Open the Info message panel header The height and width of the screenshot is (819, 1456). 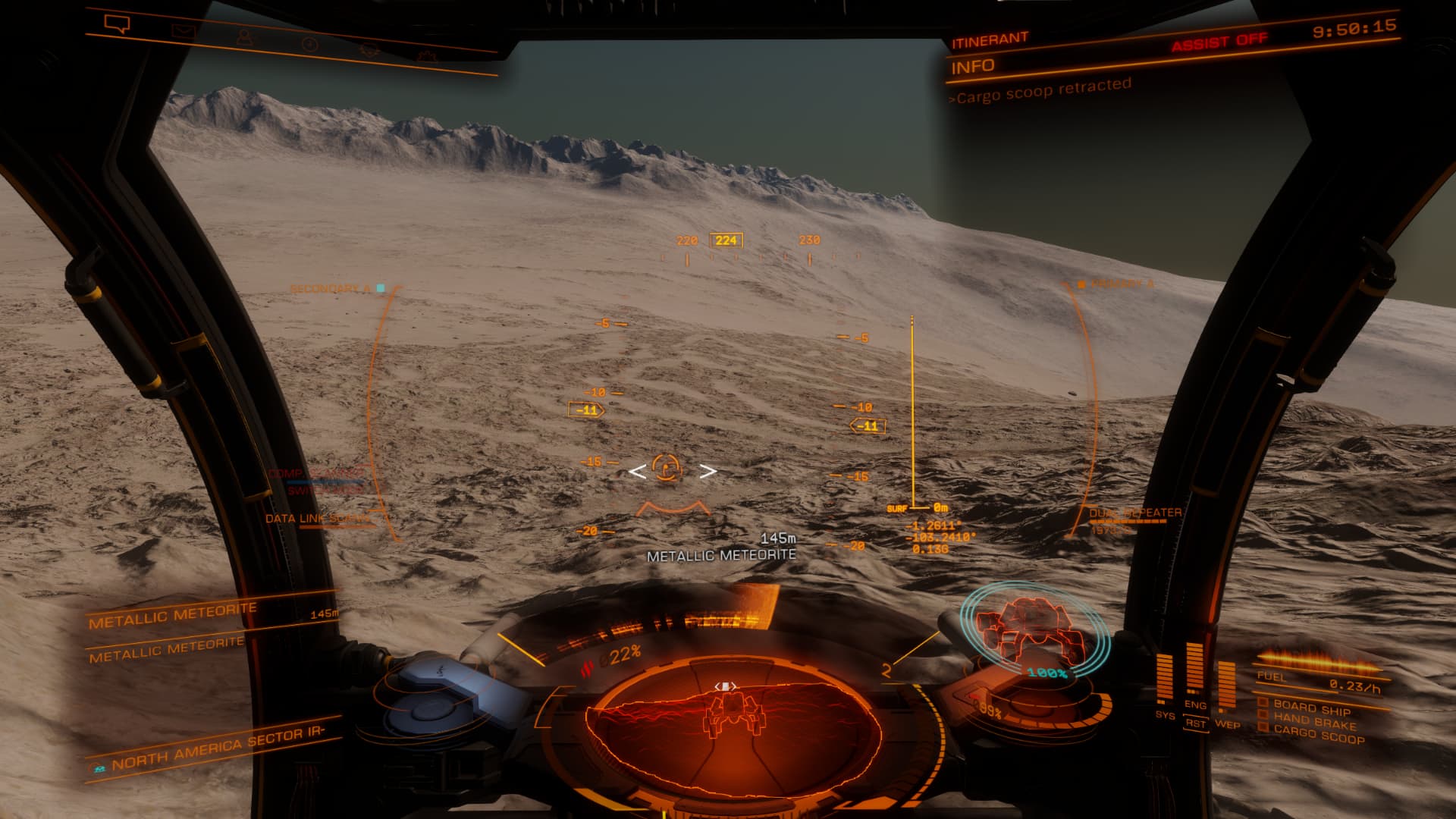(973, 67)
